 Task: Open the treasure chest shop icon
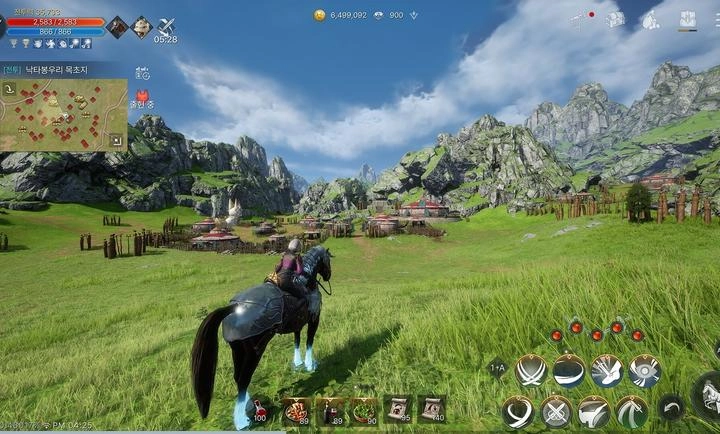[615, 19]
